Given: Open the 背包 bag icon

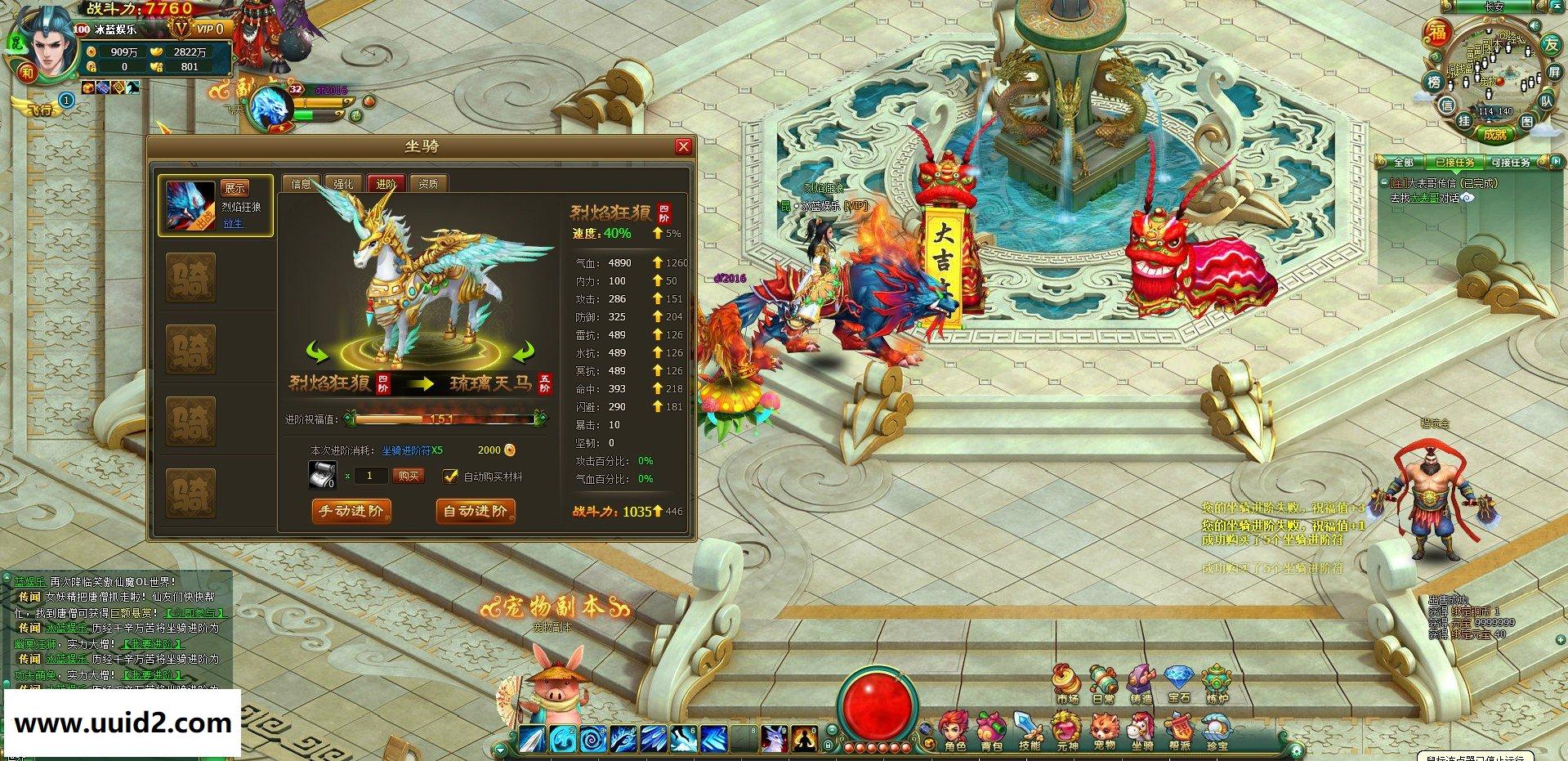Looking at the screenshot, I should point(992,731).
